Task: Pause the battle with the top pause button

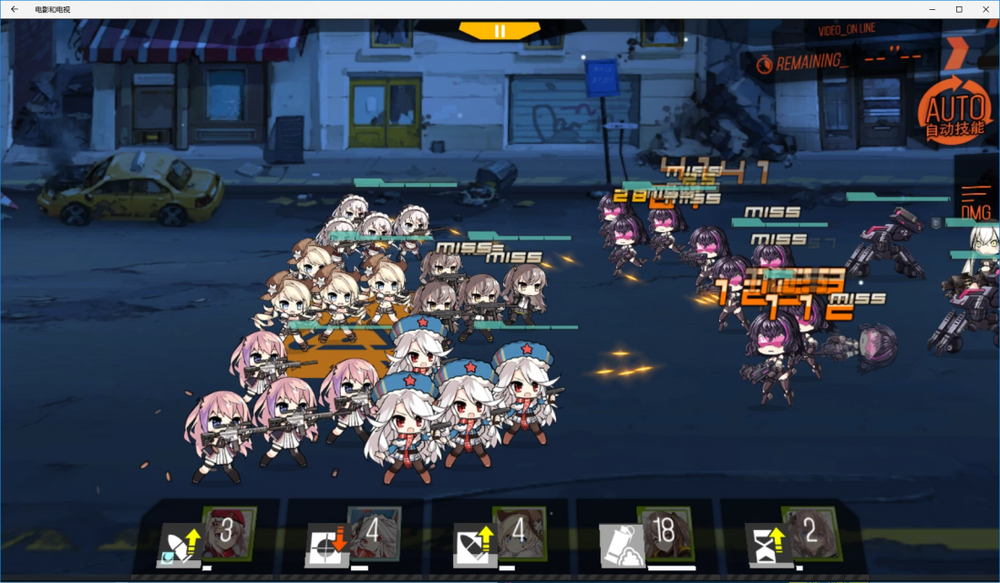Action: click(500, 31)
